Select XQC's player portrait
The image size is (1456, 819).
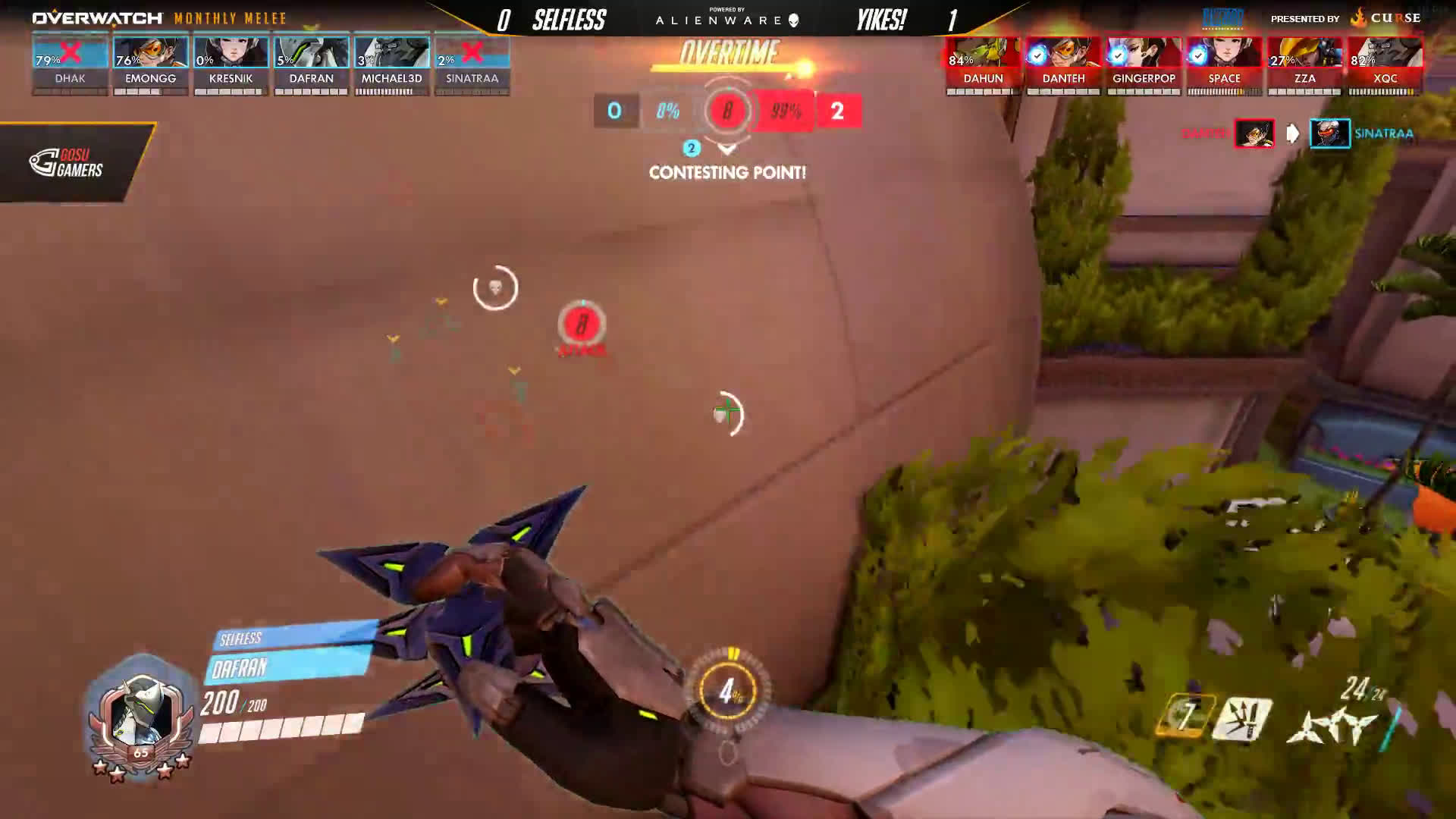[x=1385, y=54]
